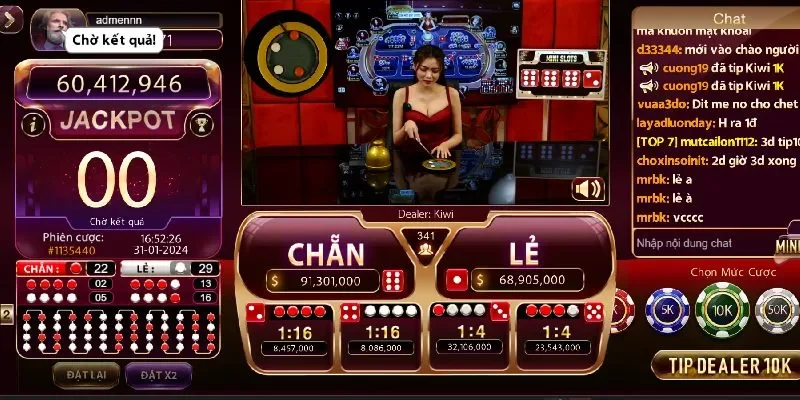The height and width of the screenshot is (400, 800).
Task: Toggle the live stream sound speaker
Action: point(588,188)
